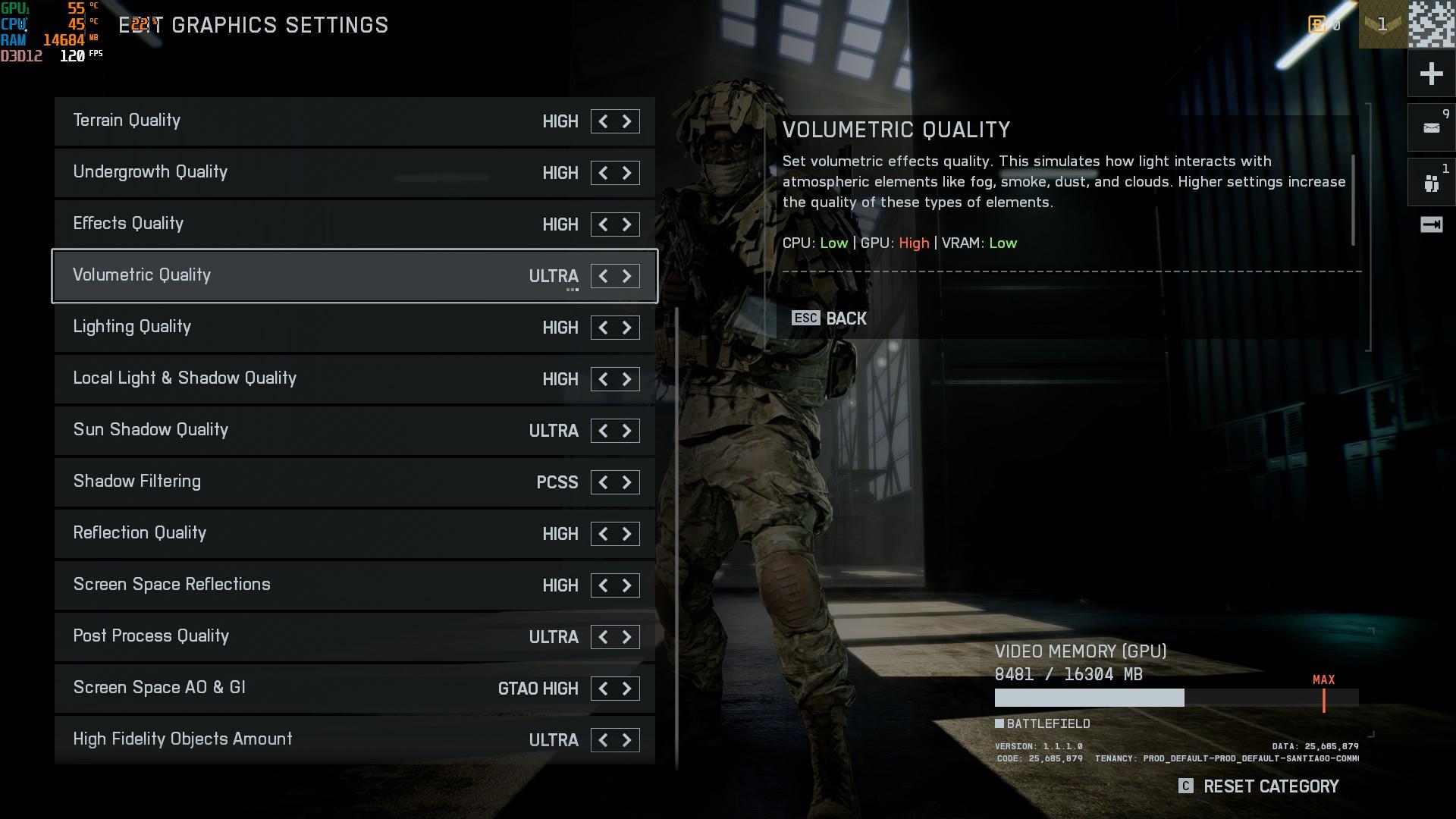Screen dimensions: 1456x819
Task: Open the mail envelope notifications
Action: [x=1431, y=127]
